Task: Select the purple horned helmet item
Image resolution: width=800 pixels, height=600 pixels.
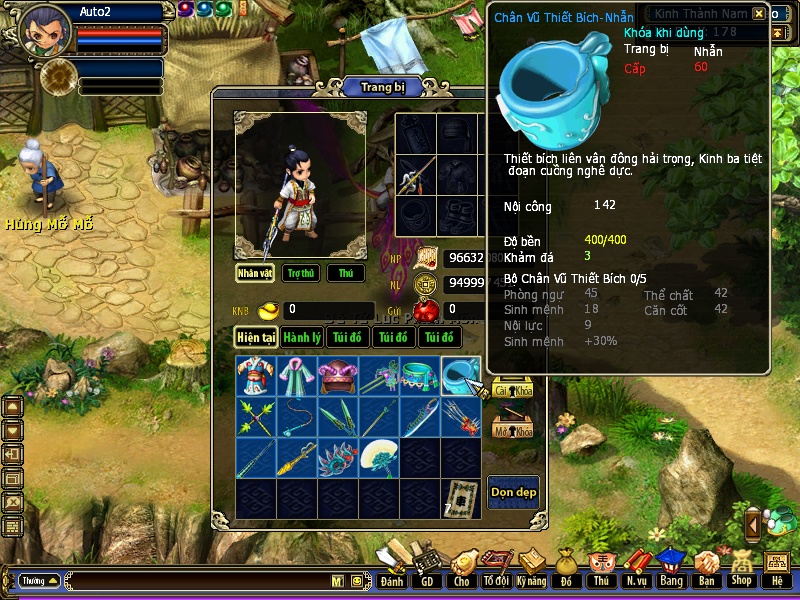Action: [x=338, y=376]
